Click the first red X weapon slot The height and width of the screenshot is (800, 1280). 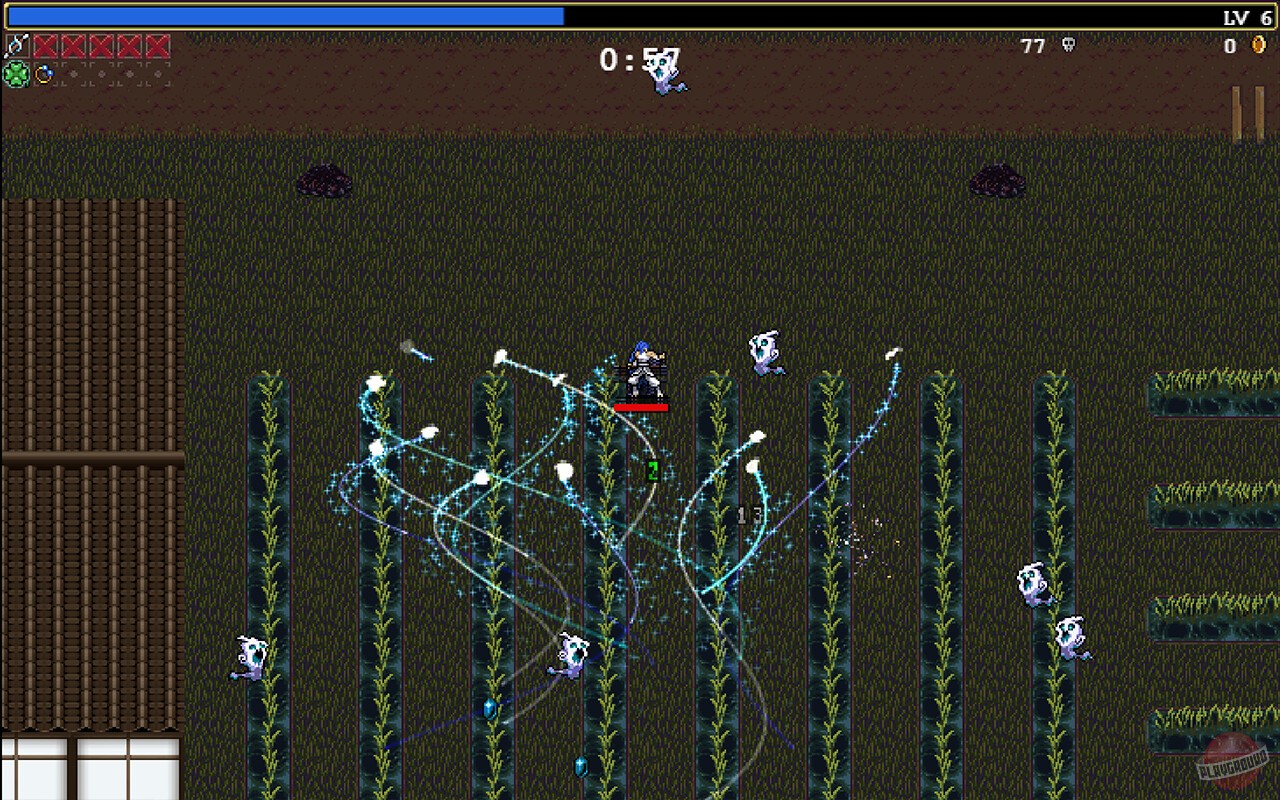tap(45, 45)
